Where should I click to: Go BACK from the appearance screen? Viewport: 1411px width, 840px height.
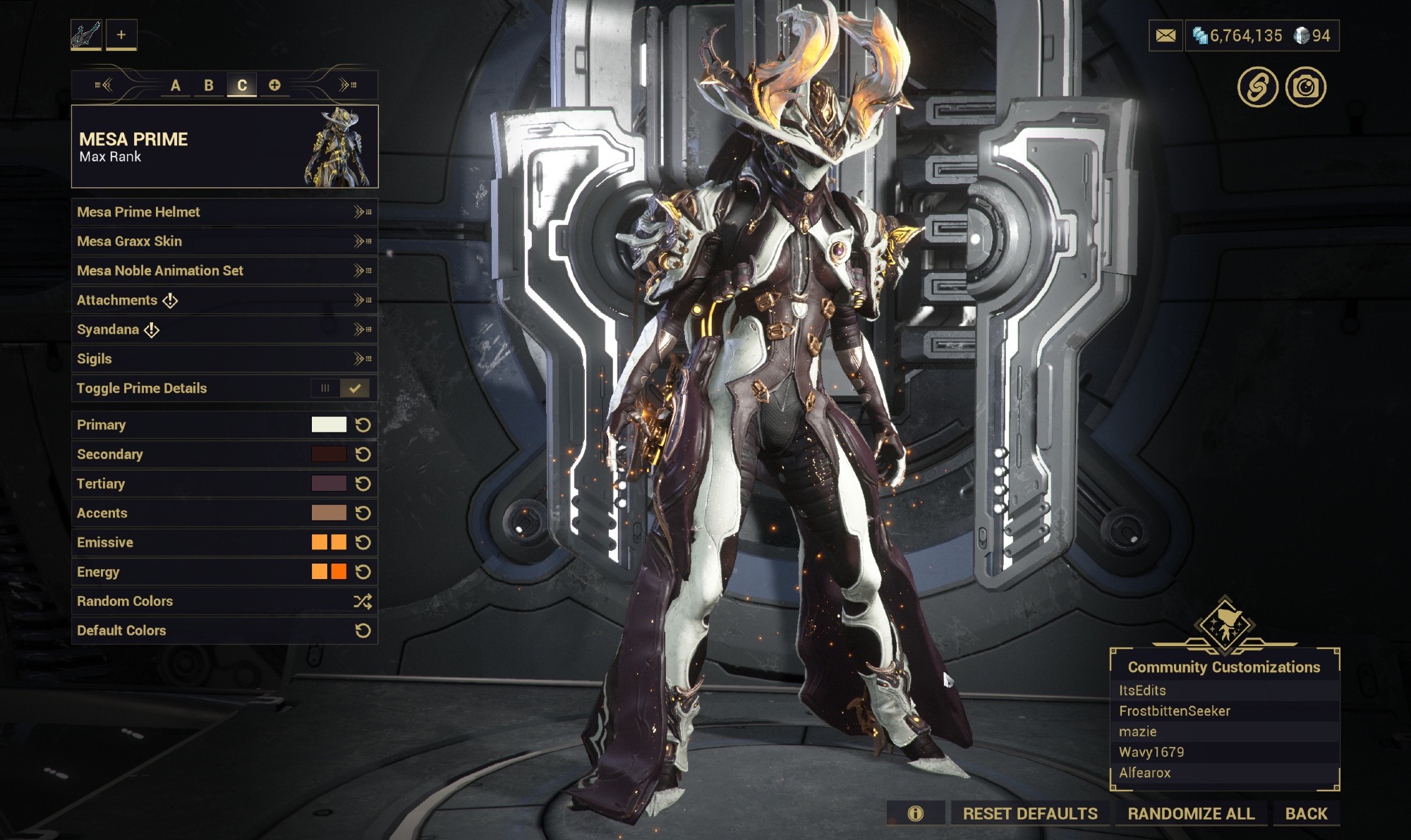point(1306,814)
